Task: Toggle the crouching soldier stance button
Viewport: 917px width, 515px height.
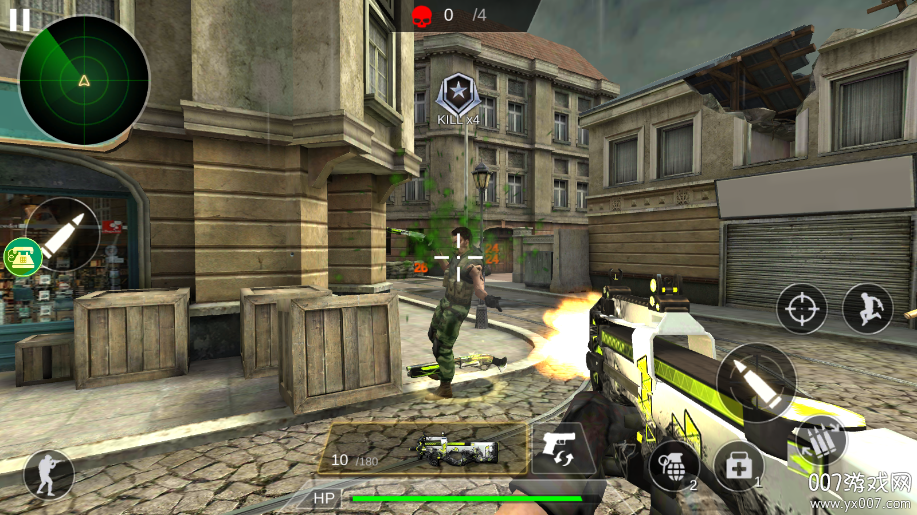Action: 48,474
